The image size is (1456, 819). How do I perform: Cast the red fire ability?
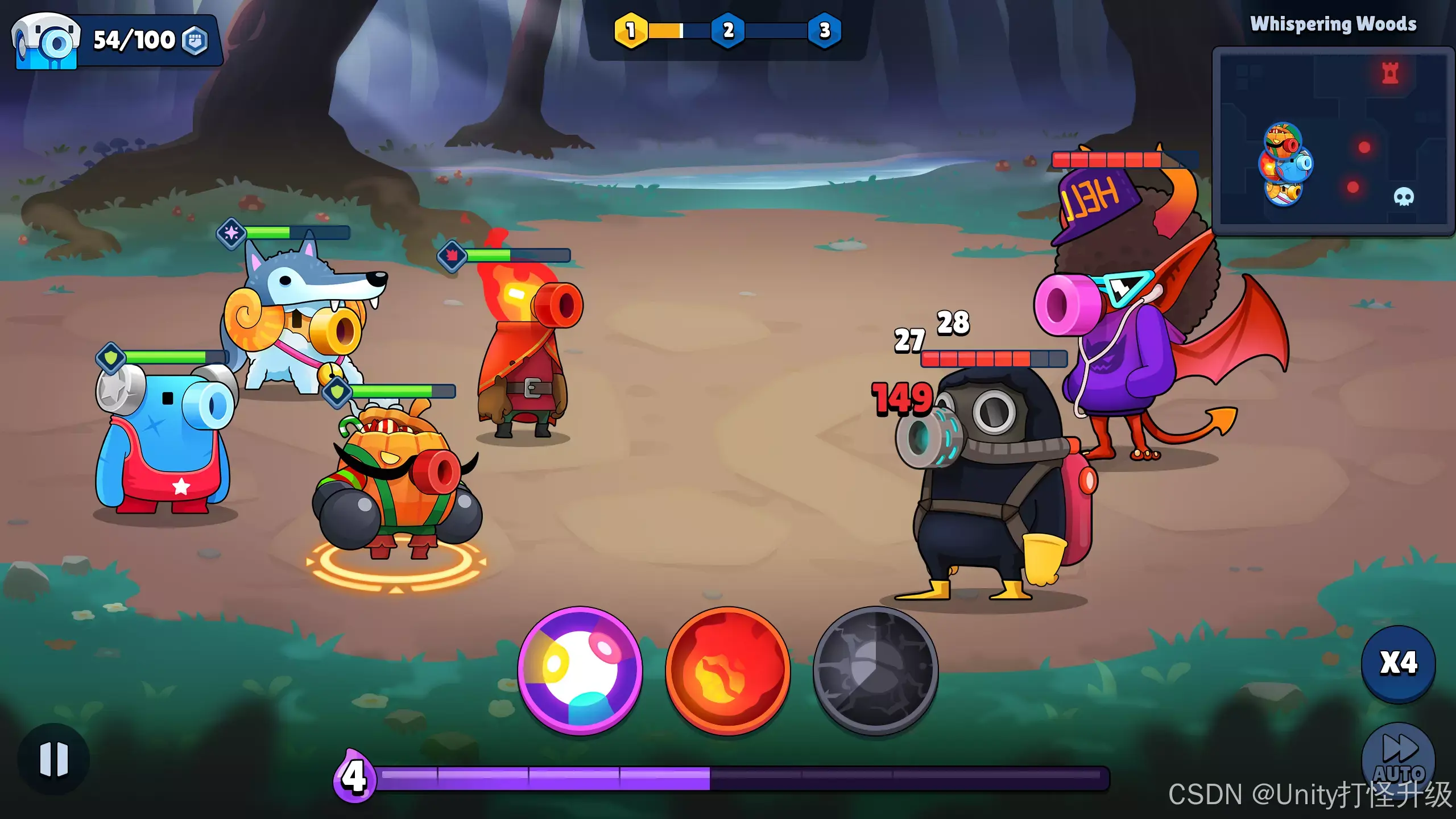pos(727,670)
